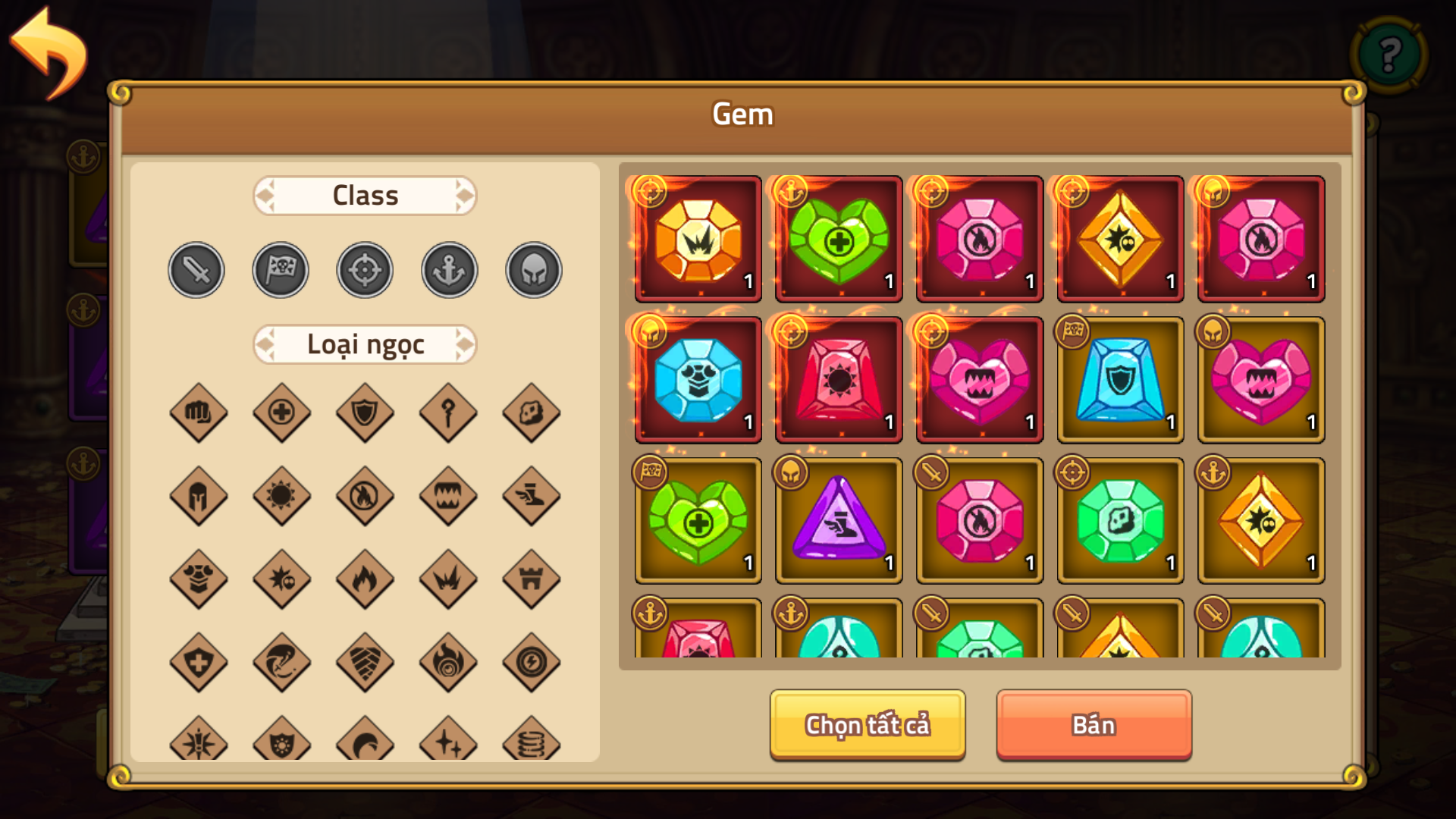Select the castle tower gem type filter
1456x819 pixels.
[x=532, y=580]
